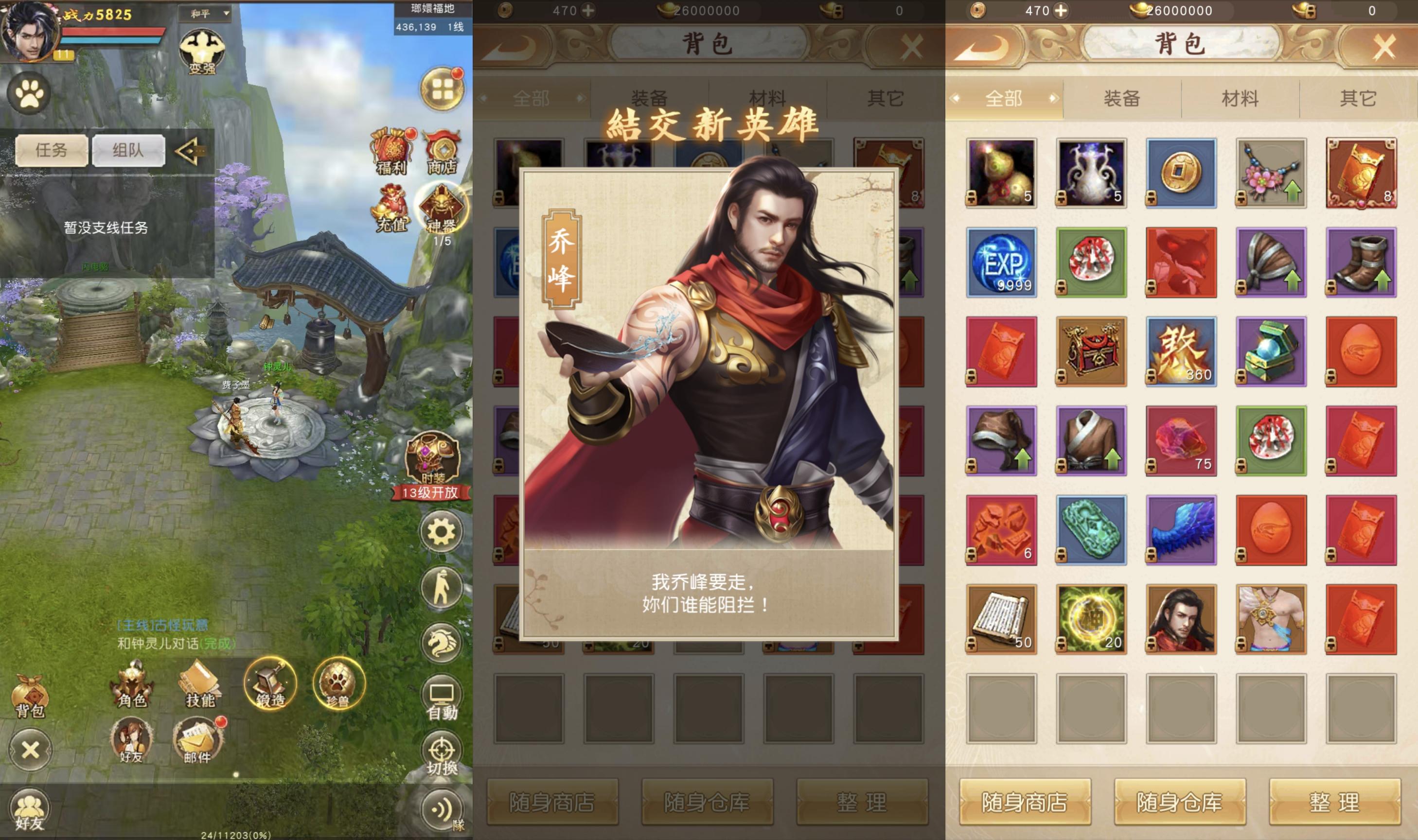
Task: Collapse the quest panel with the arrow
Action: (x=191, y=150)
